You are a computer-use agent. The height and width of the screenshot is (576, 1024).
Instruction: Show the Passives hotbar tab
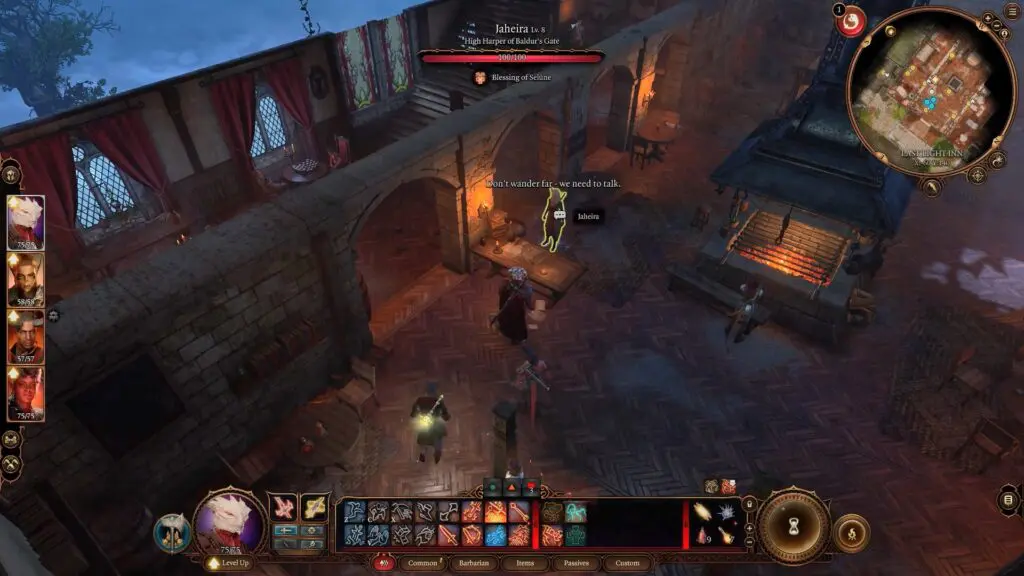pyautogui.click(x=575, y=563)
